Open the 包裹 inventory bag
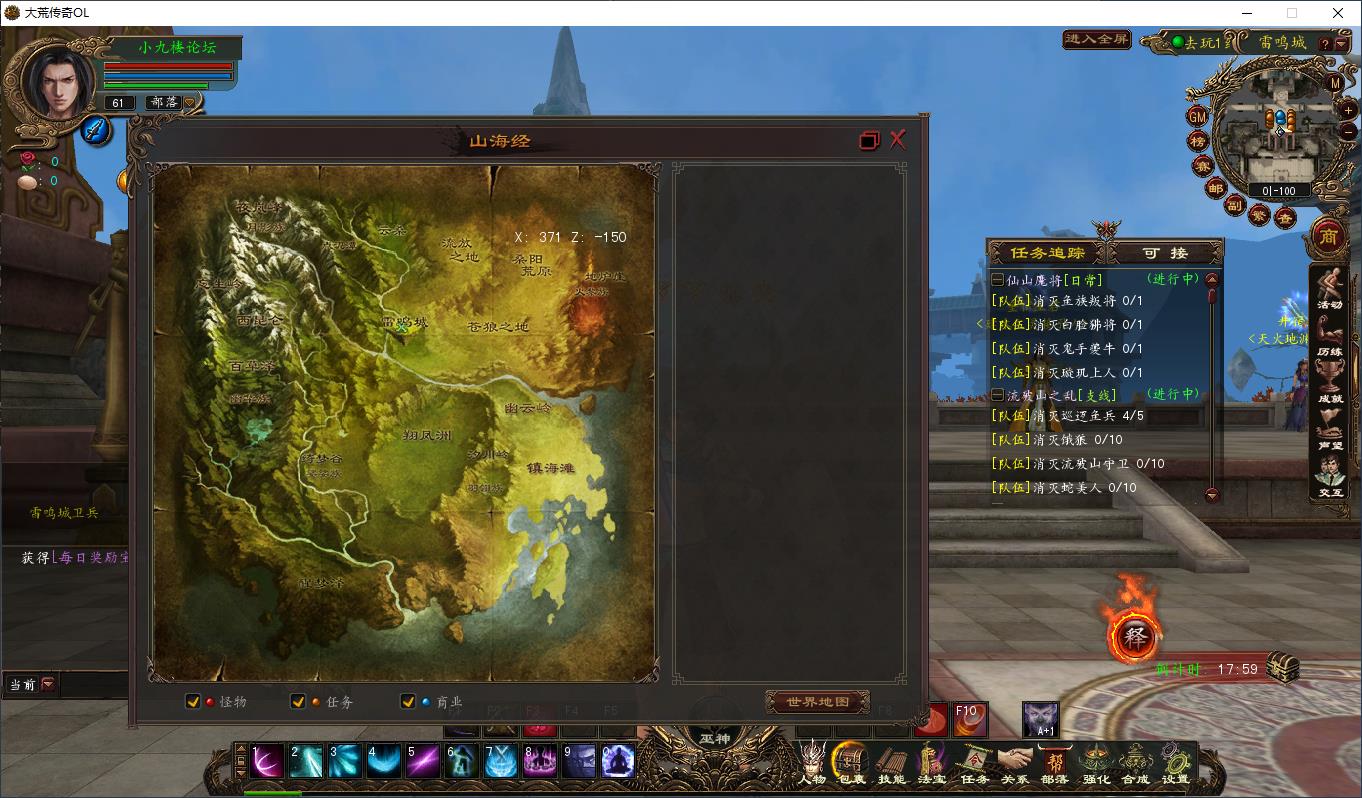Viewport: 1362px width, 798px height. (851, 765)
